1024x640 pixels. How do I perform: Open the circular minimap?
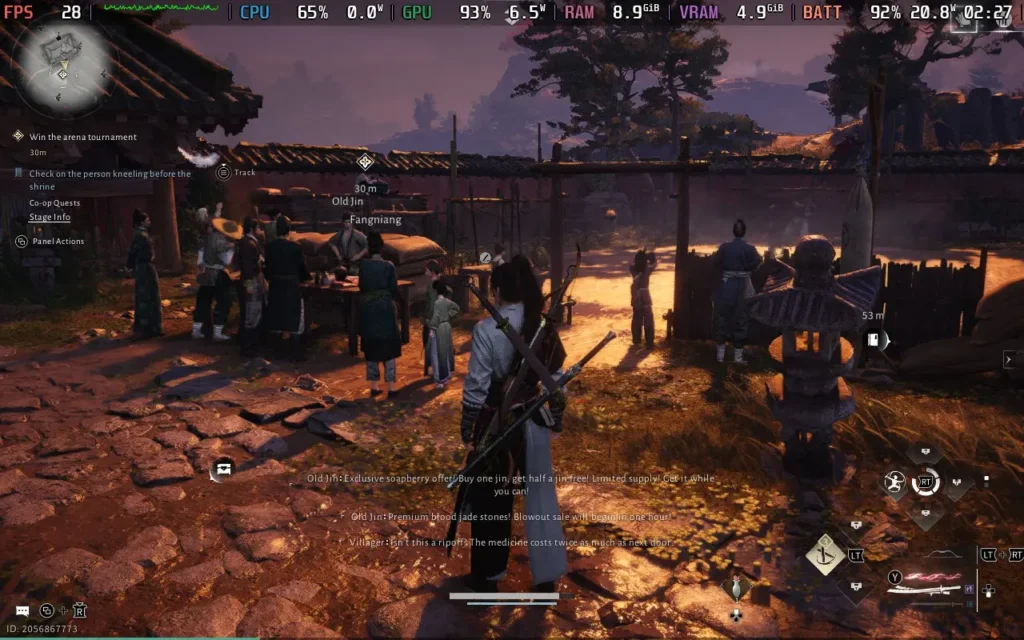pyautogui.click(x=62, y=67)
